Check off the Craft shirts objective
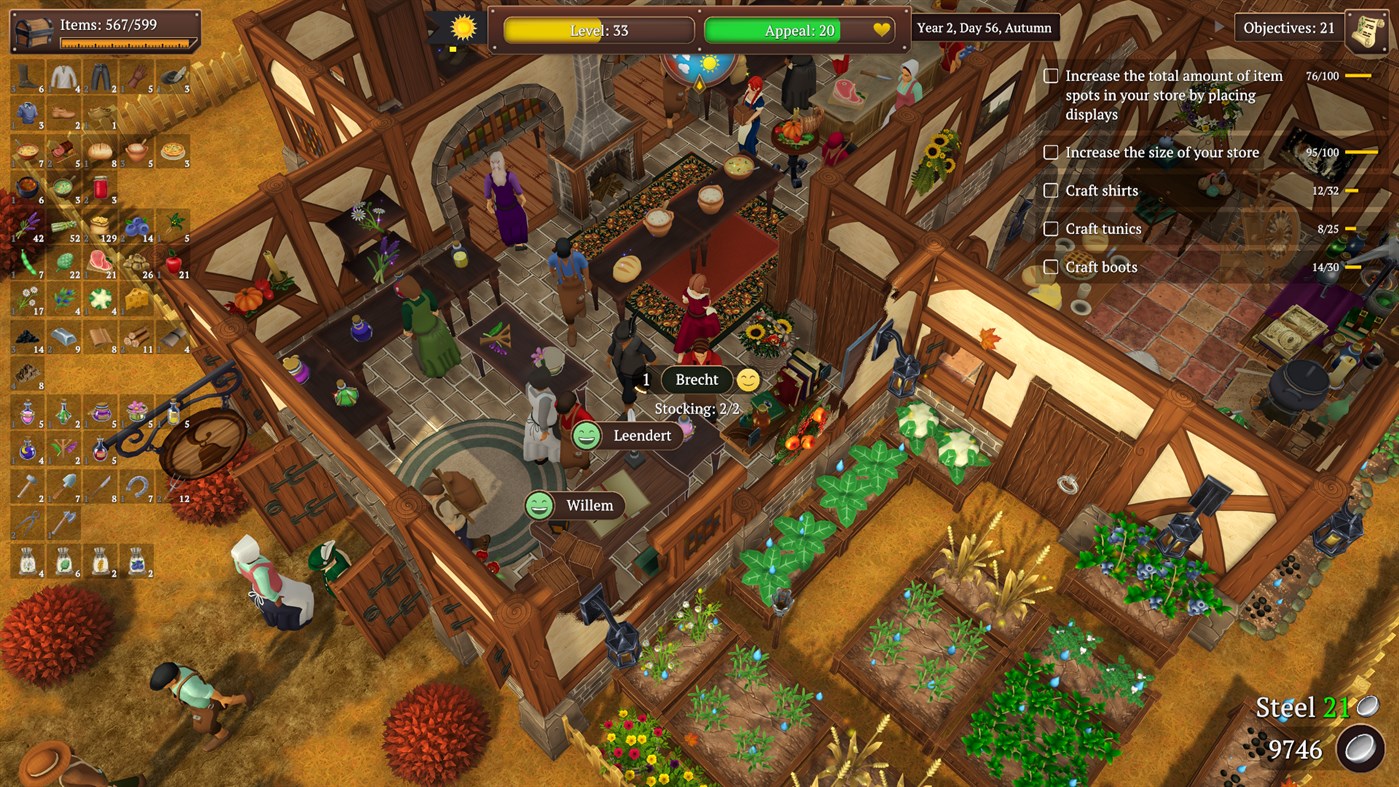The height and width of the screenshot is (787, 1399). tap(1051, 190)
